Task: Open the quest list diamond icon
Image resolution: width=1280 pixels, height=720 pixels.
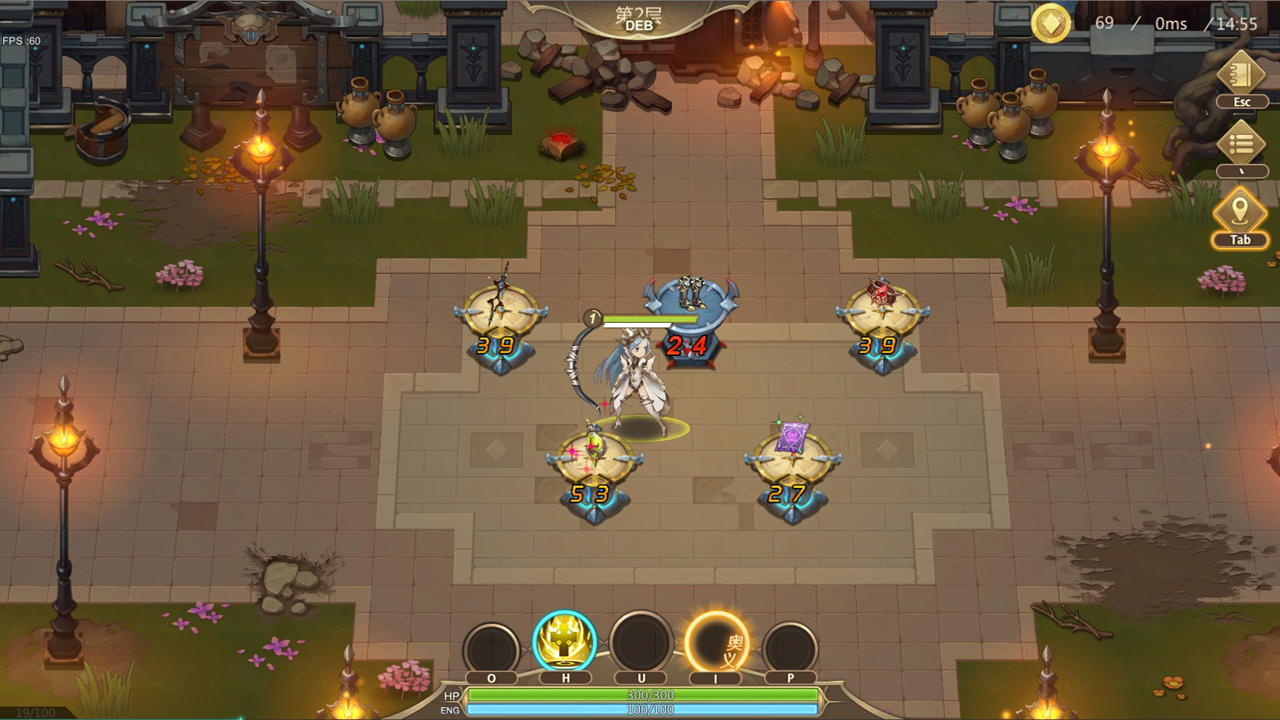Action: click(1240, 143)
